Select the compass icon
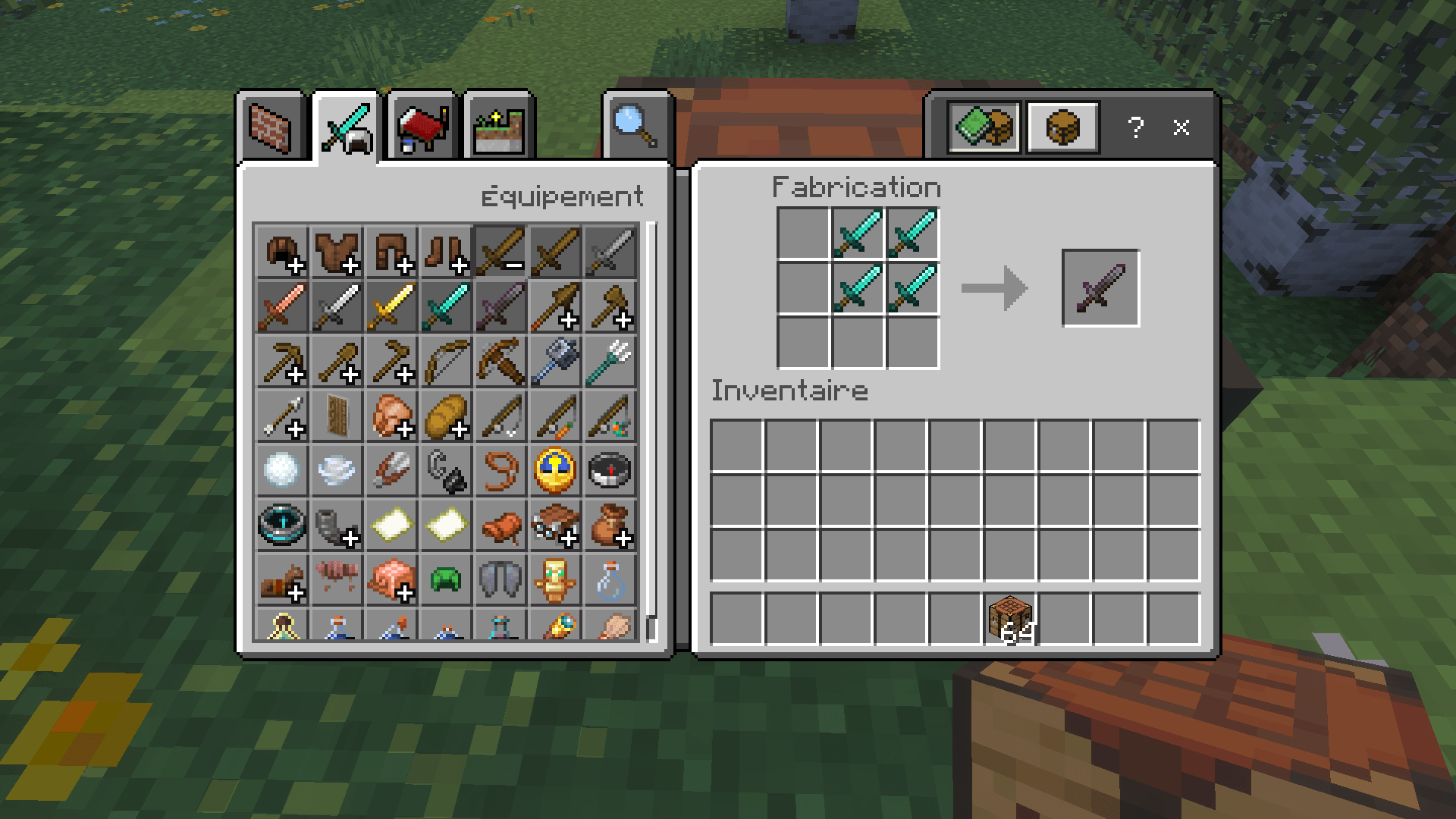1456x819 pixels. (611, 471)
